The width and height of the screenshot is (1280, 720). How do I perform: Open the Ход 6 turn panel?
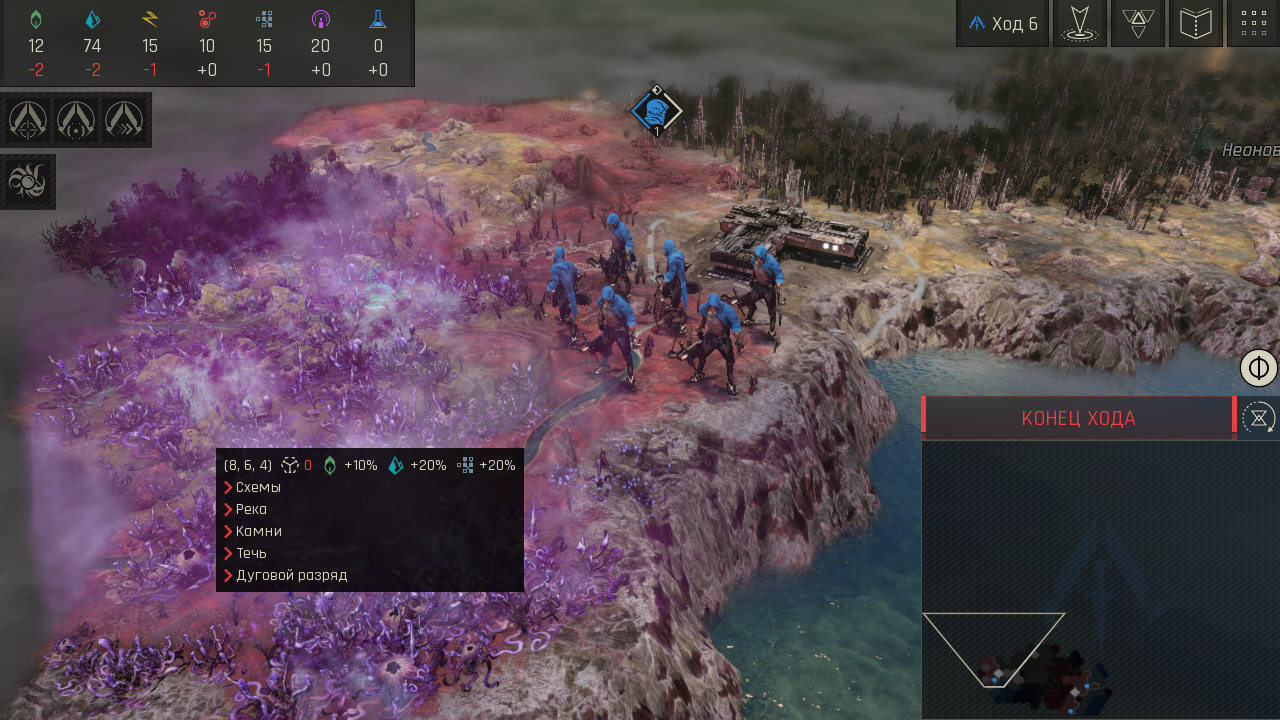(1002, 24)
